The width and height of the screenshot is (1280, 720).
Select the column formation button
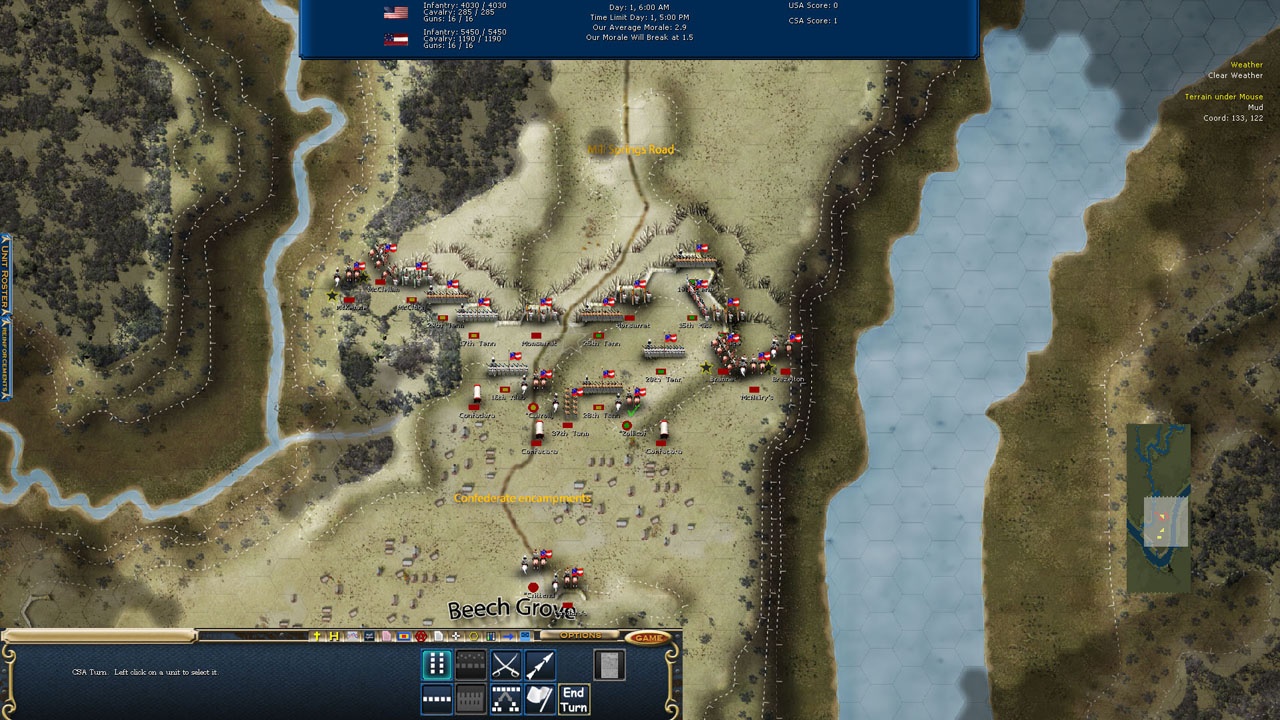pos(437,664)
